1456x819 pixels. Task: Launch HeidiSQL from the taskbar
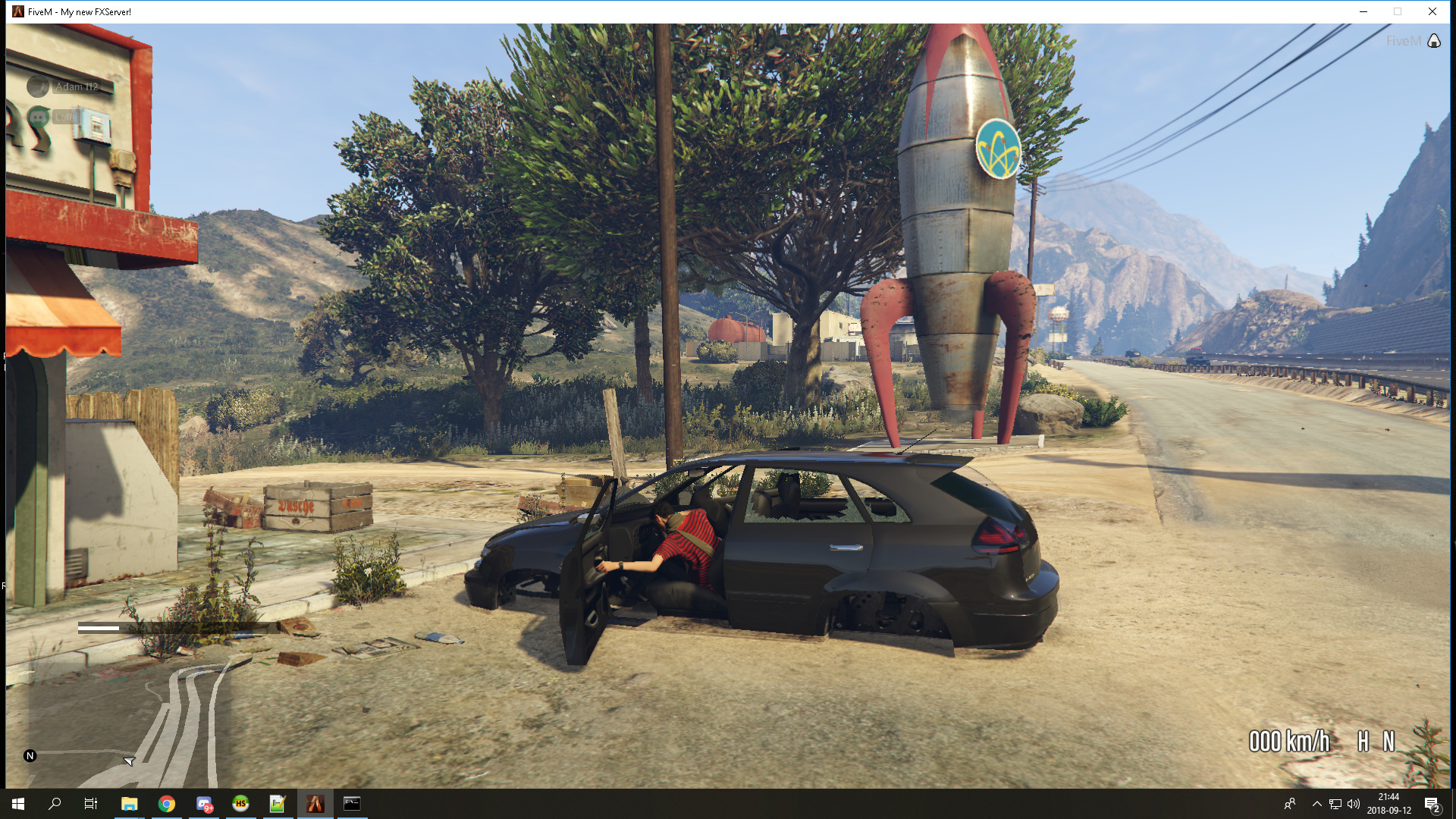point(240,804)
